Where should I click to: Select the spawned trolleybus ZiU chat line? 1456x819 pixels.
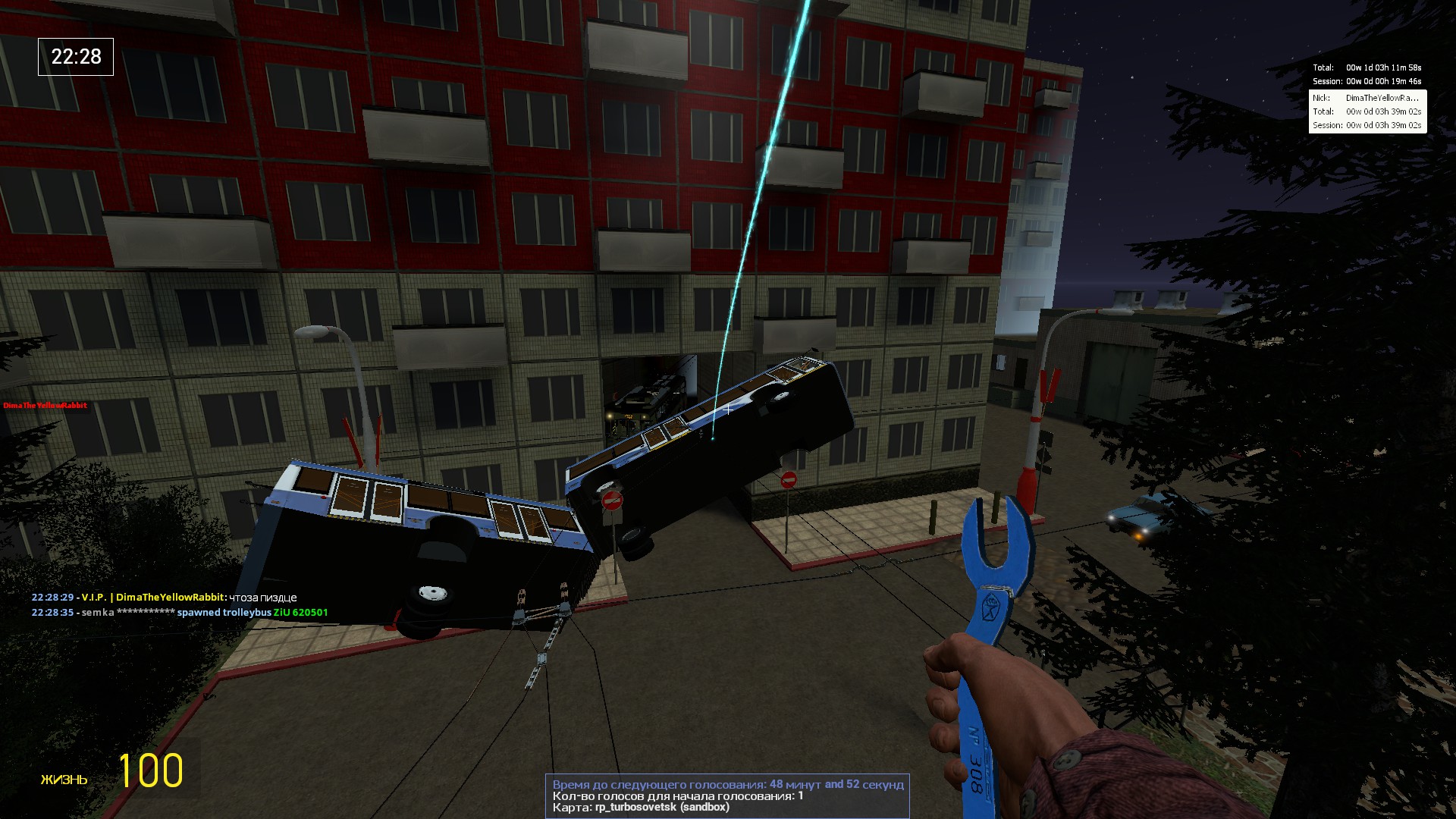[x=180, y=613]
